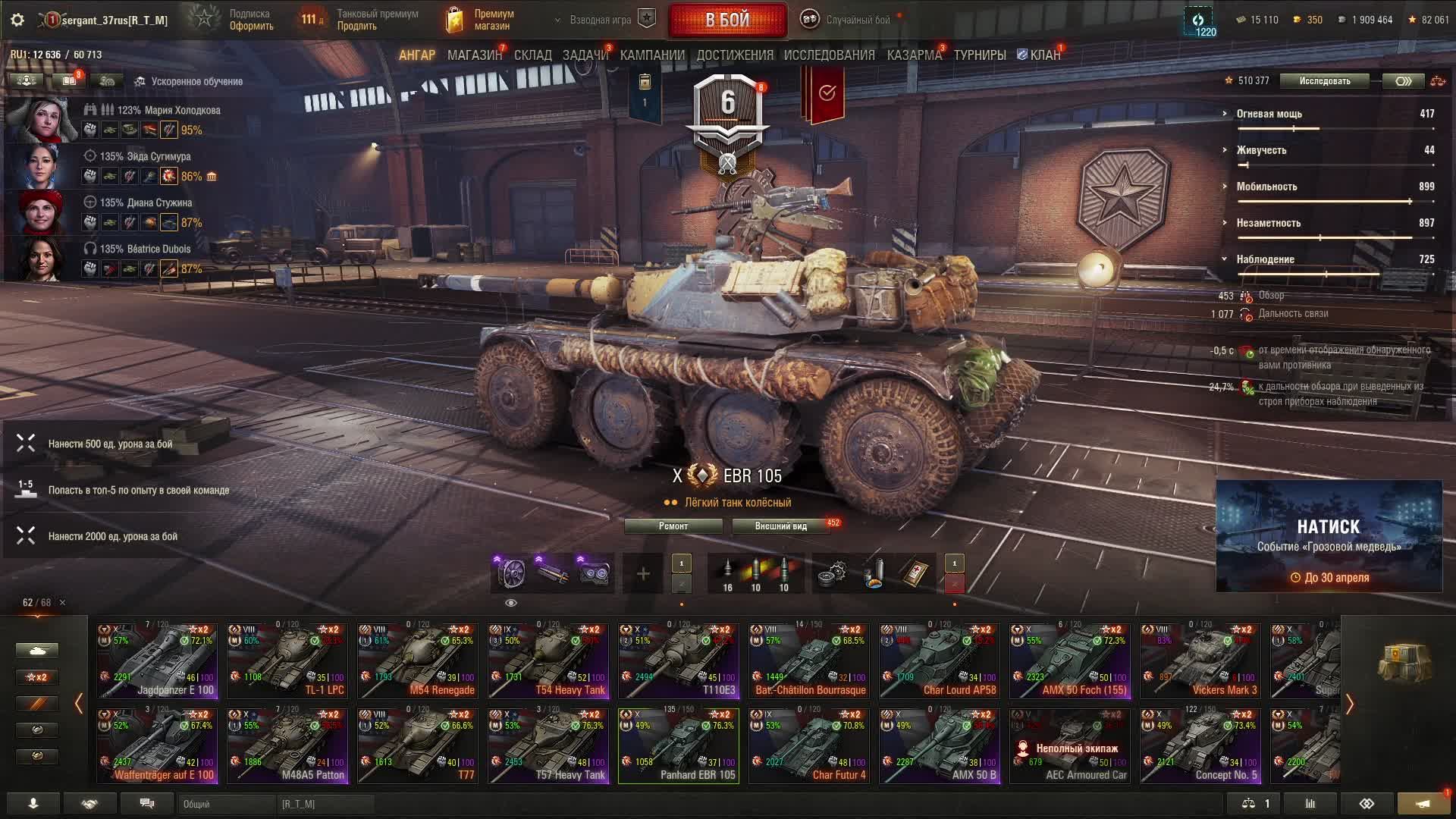Open the ТУРНИРЫ tab

click(979, 55)
